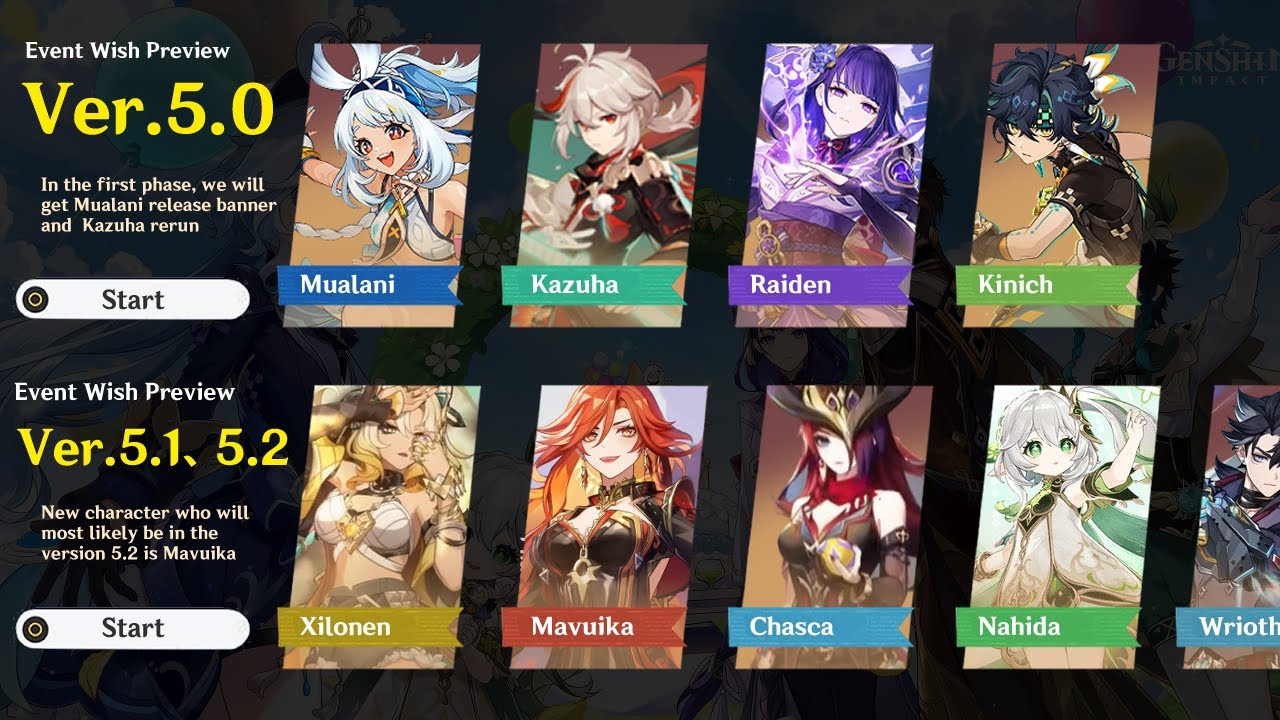This screenshot has width=1280, height=720.
Task: Select the Nahida name ribbon
Action: pos(1019,627)
